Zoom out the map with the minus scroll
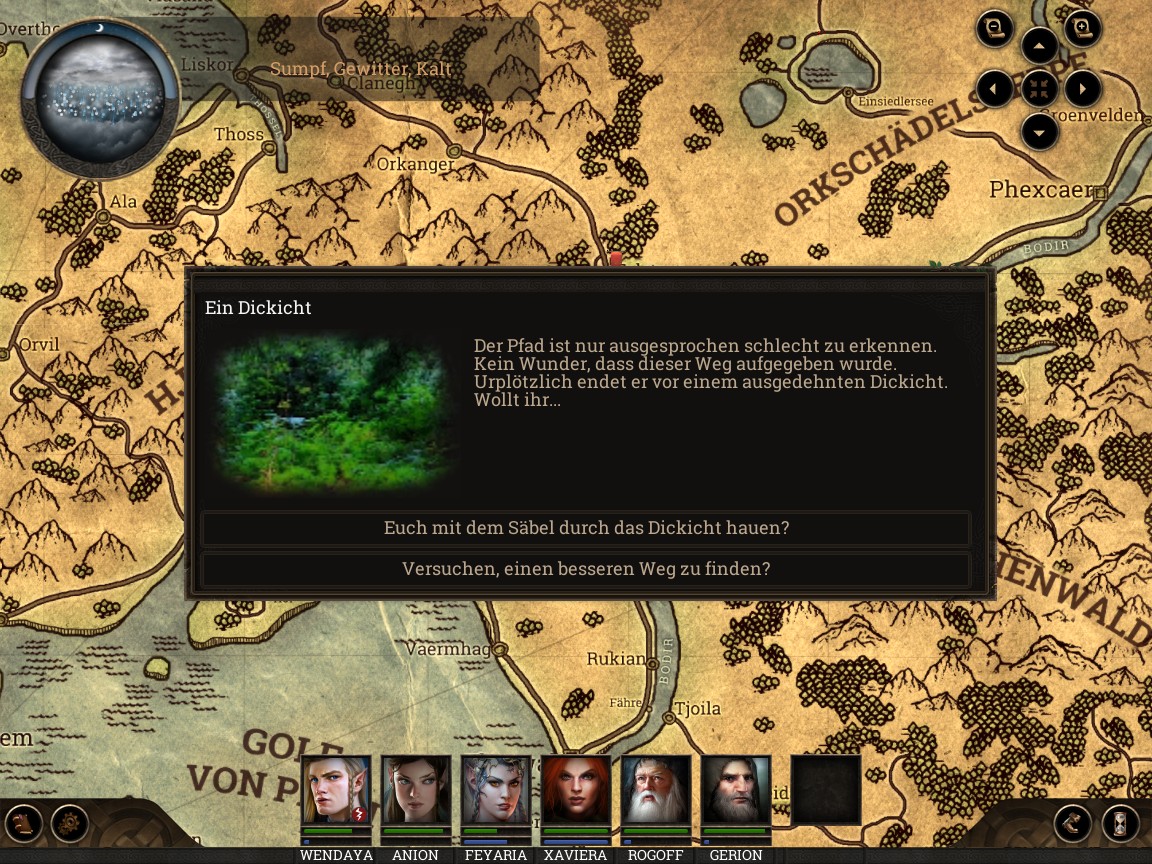Viewport: 1152px width, 864px height. 995,29
